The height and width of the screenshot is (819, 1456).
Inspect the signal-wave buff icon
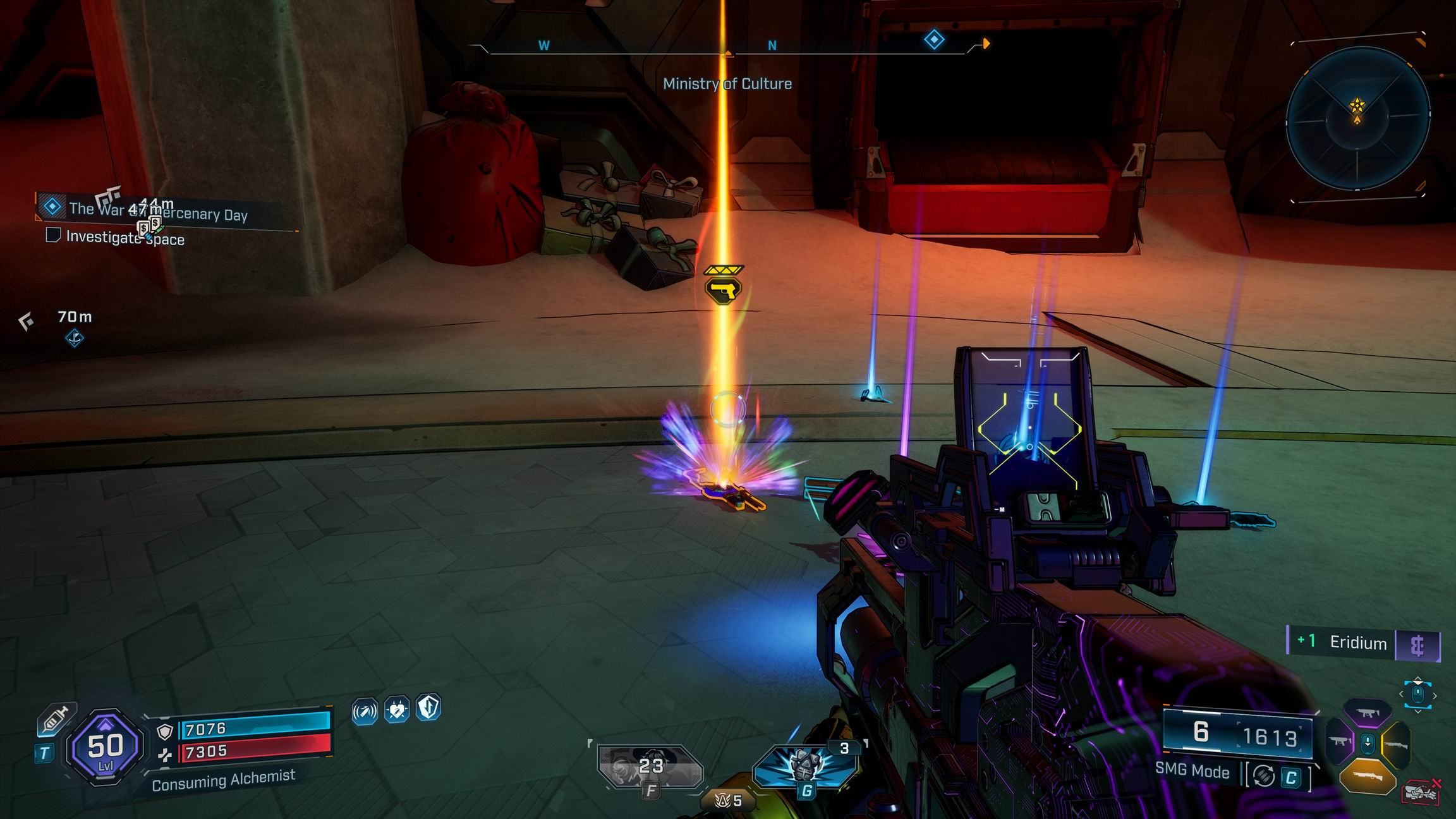point(365,711)
